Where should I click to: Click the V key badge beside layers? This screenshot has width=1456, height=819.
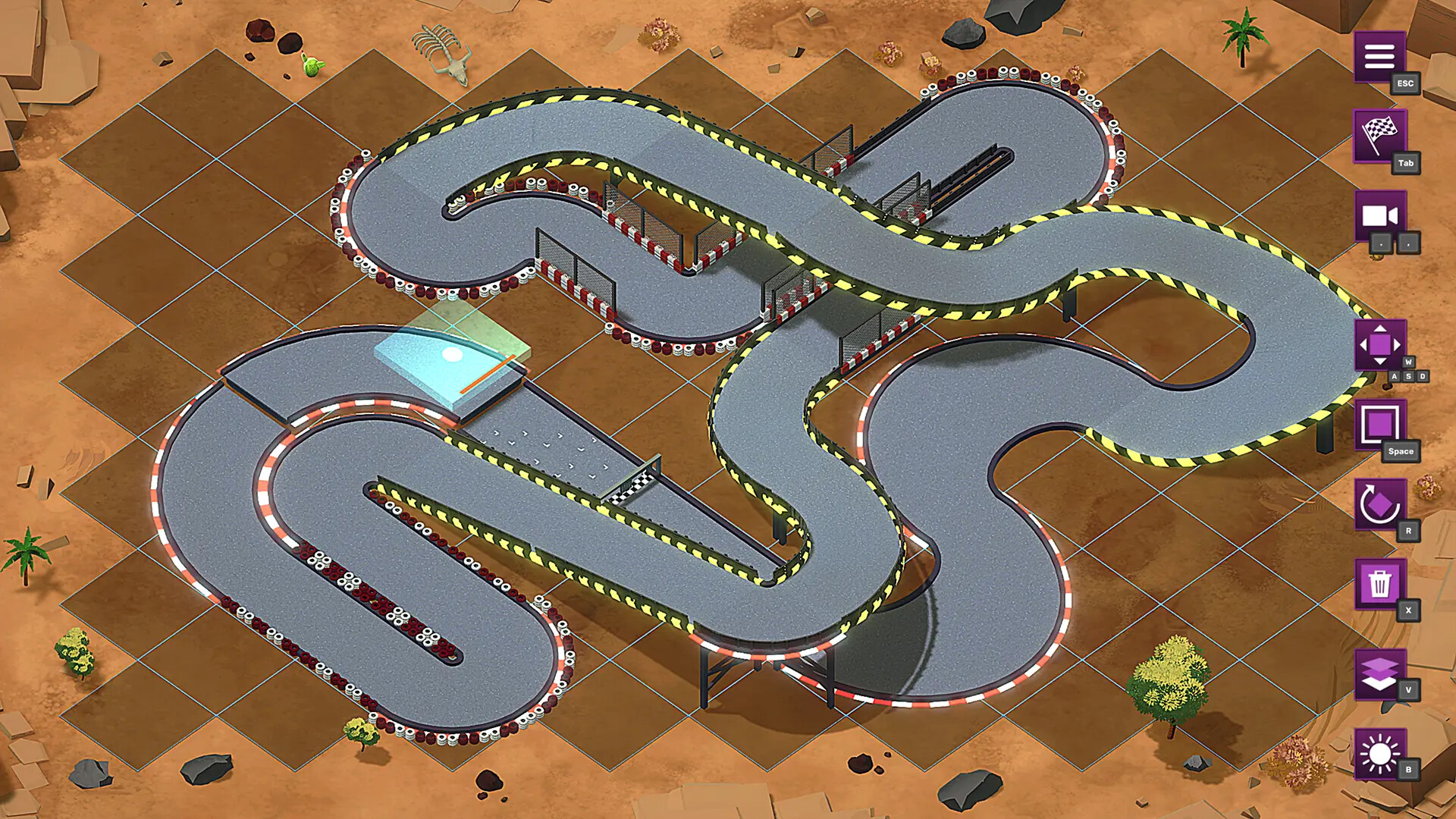coord(1408,687)
